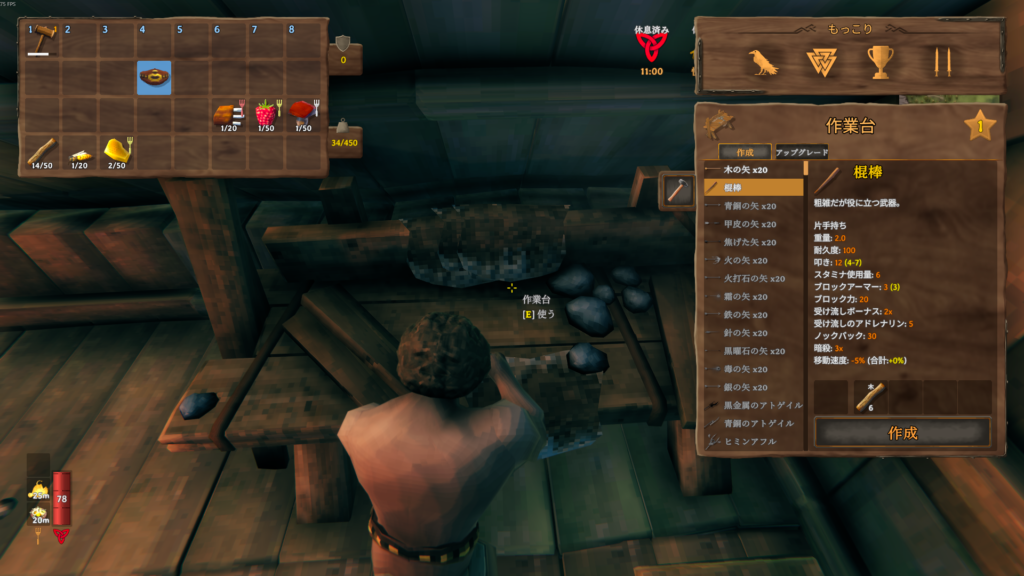Image resolution: width=1024 pixels, height=576 pixels.
Task: Open the skills triangle icon
Action: pyautogui.click(x=821, y=63)
